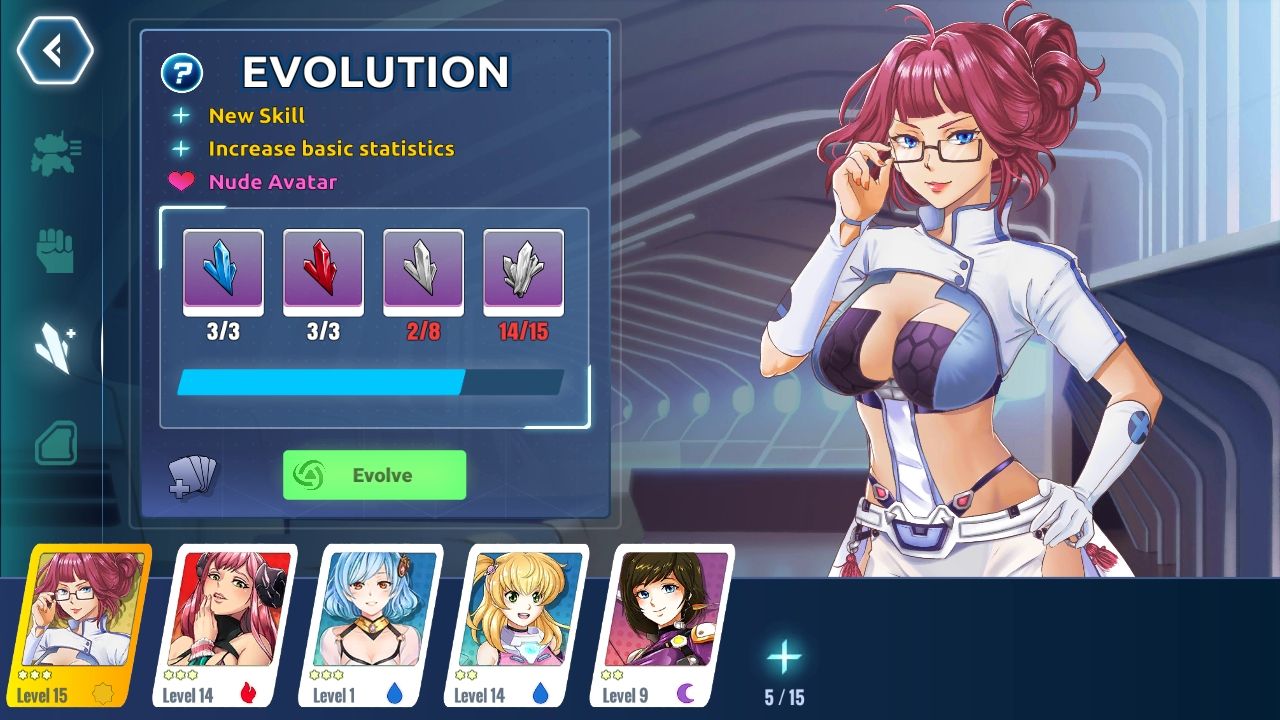Select the red crystal slot showing 3/3
The height and width of the screenshot is (720, 1280).
click(323, 271)
